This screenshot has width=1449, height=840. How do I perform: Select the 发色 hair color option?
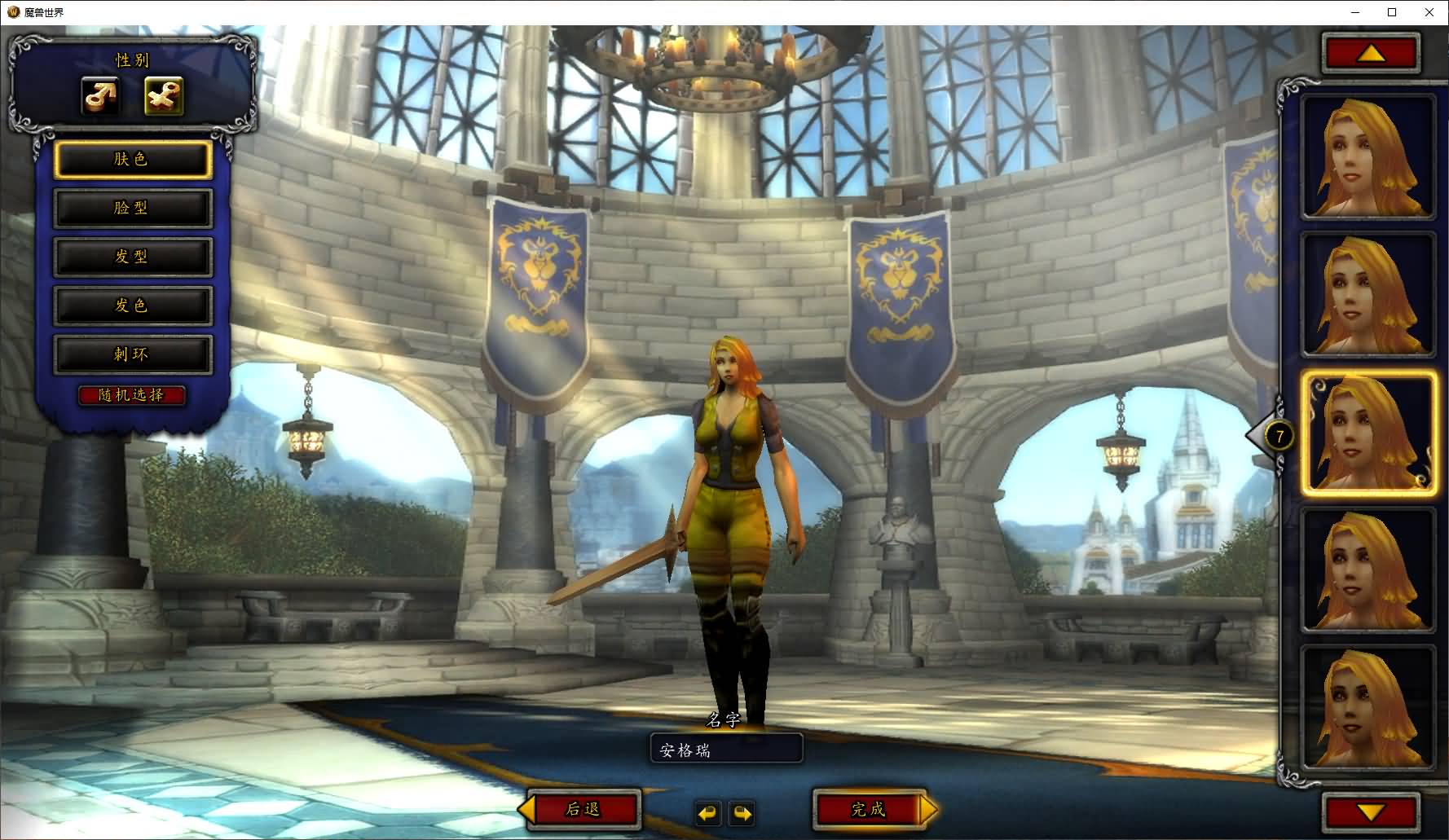133,306
